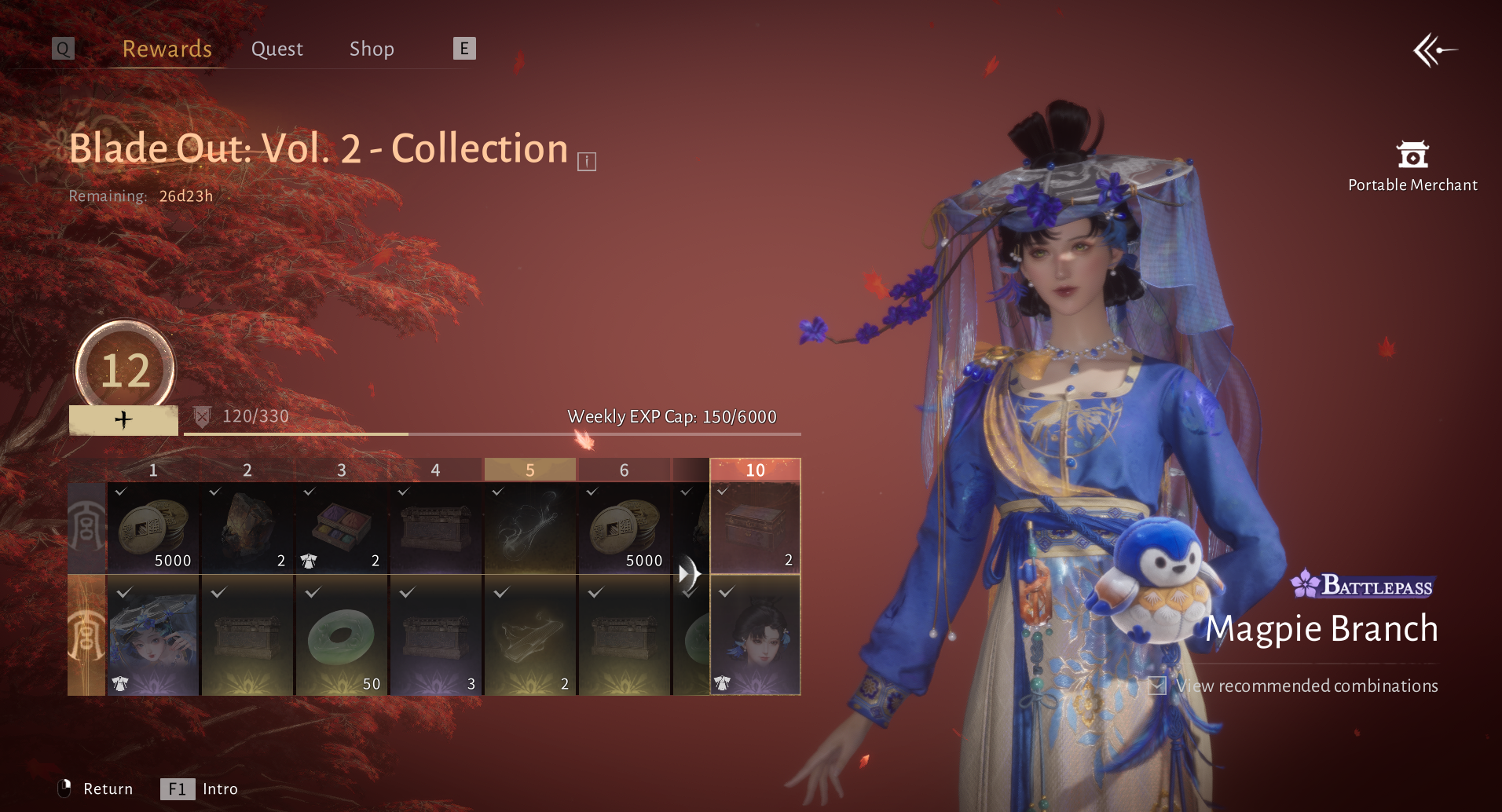Select level 10 free chest reward
1502x812 pixels.
pos(755,528)
